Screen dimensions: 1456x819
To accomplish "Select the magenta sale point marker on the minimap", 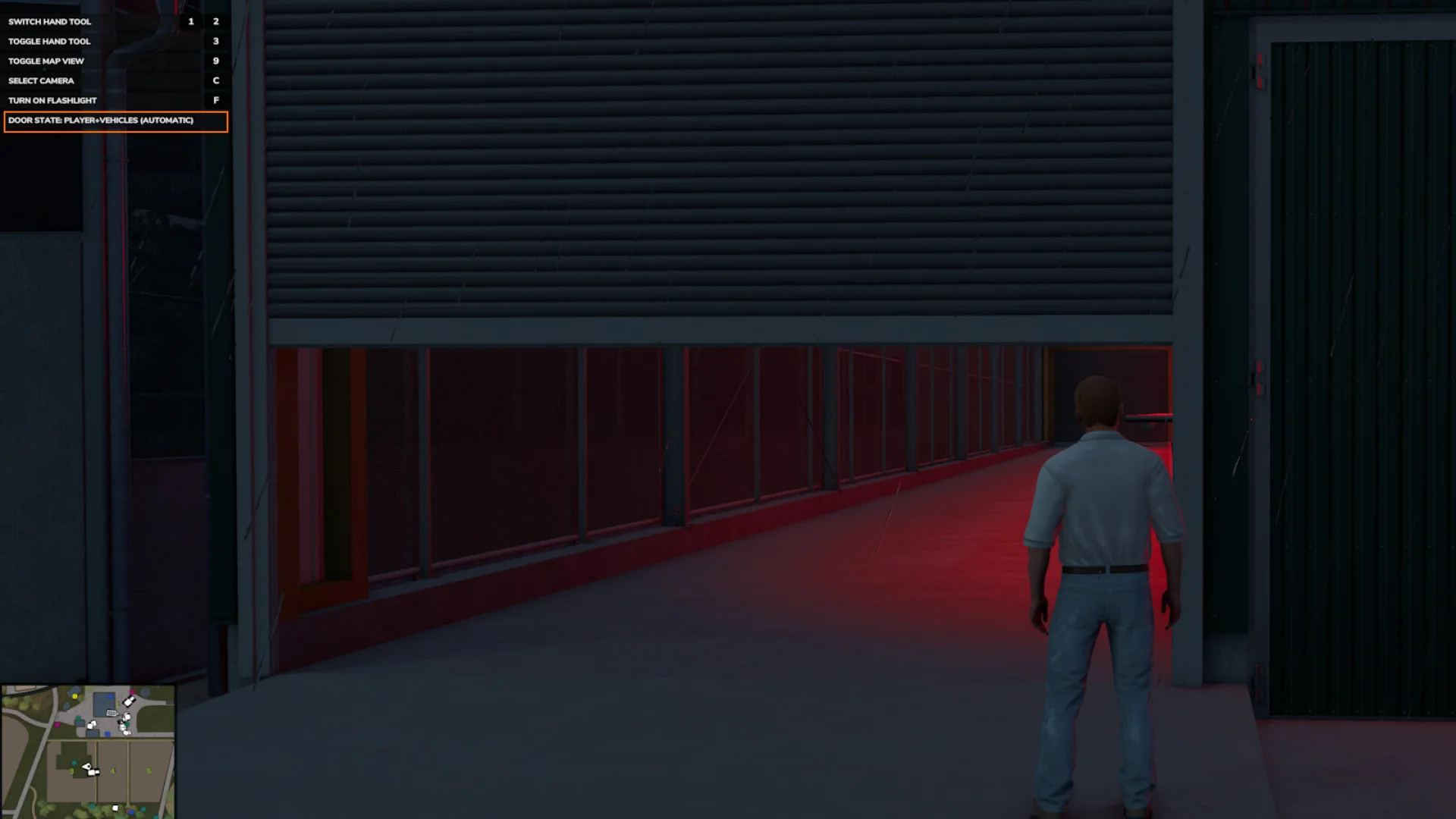I will [x=58, y=725].
